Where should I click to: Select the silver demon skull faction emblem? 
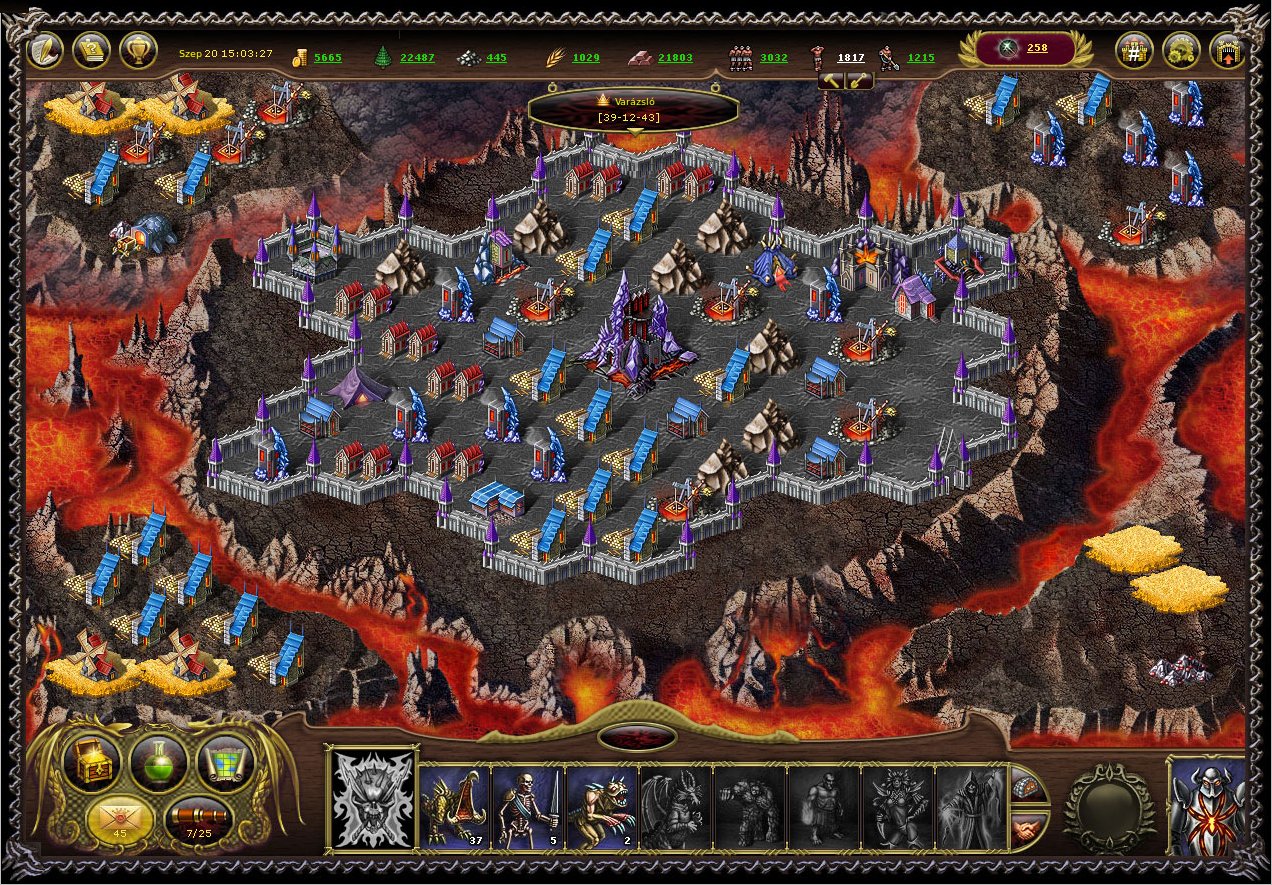pos(372,800)
